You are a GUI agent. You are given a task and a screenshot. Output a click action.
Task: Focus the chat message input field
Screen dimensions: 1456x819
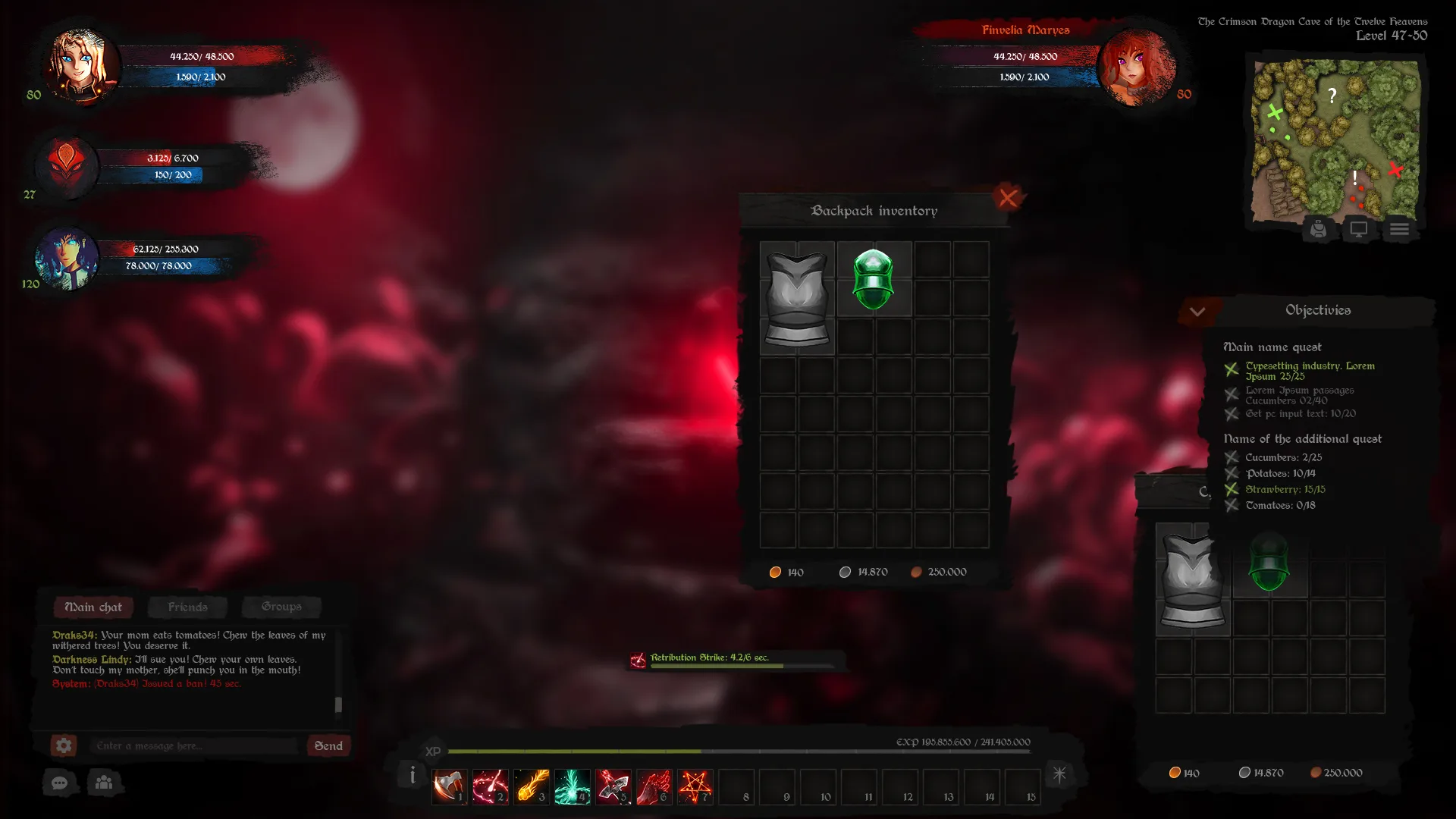pos(193,745)
